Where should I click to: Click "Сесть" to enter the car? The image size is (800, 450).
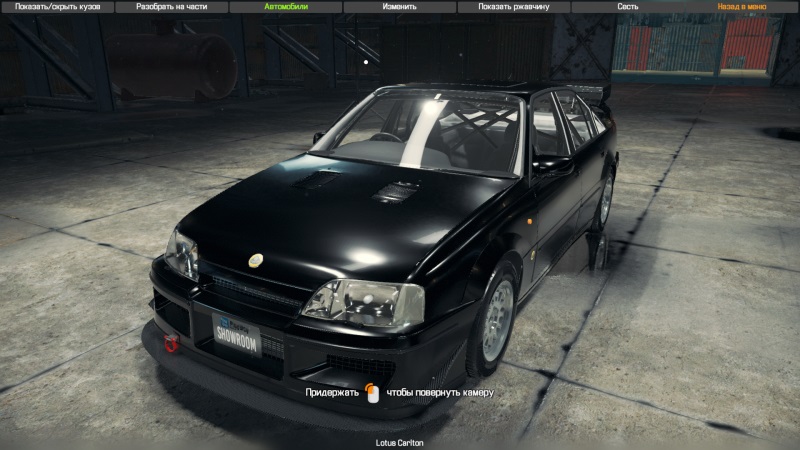[x=628, y=6]
